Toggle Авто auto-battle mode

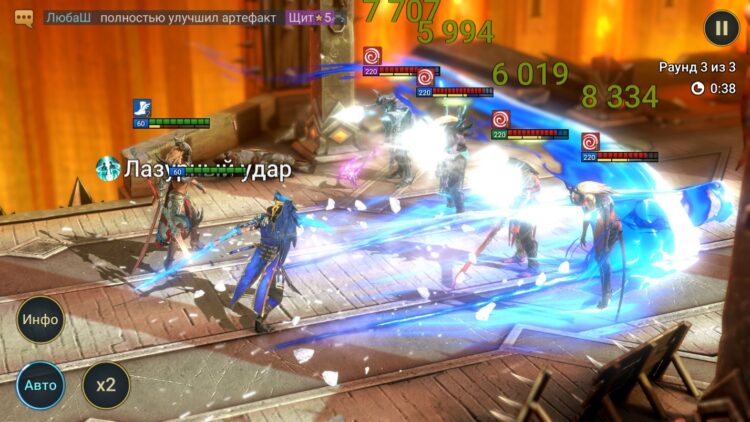point(41,386)
